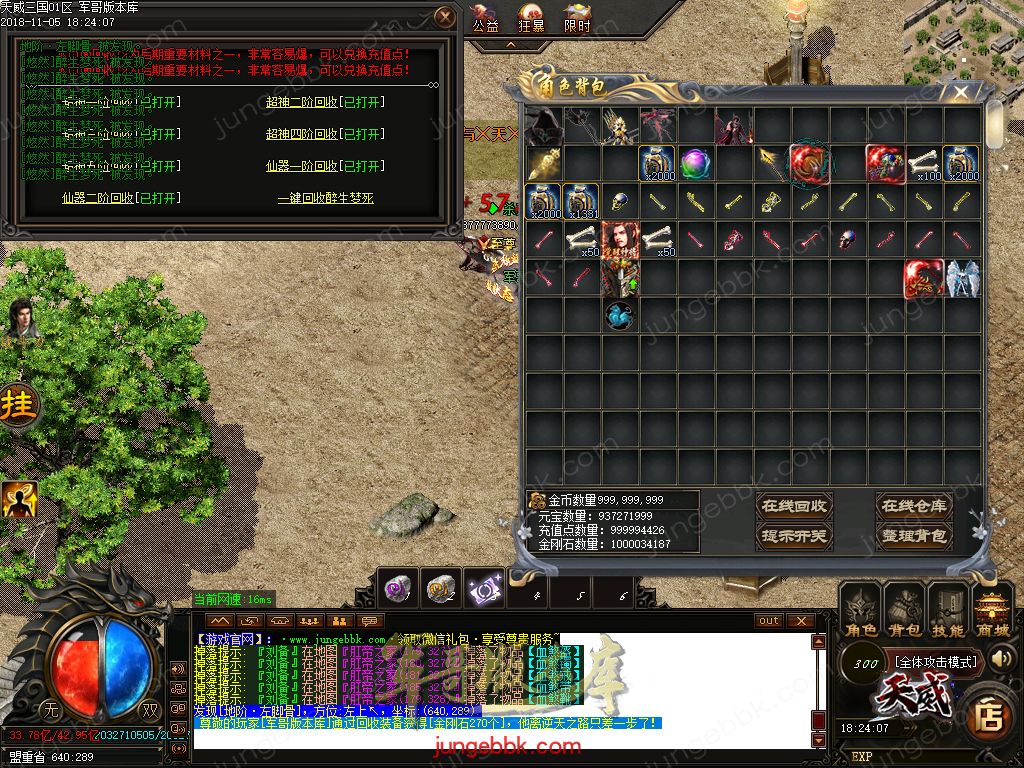The width and height of the screenshot is (1024, 768).
Task: Open the 技能 skills panel
Action: pos(948,612)
